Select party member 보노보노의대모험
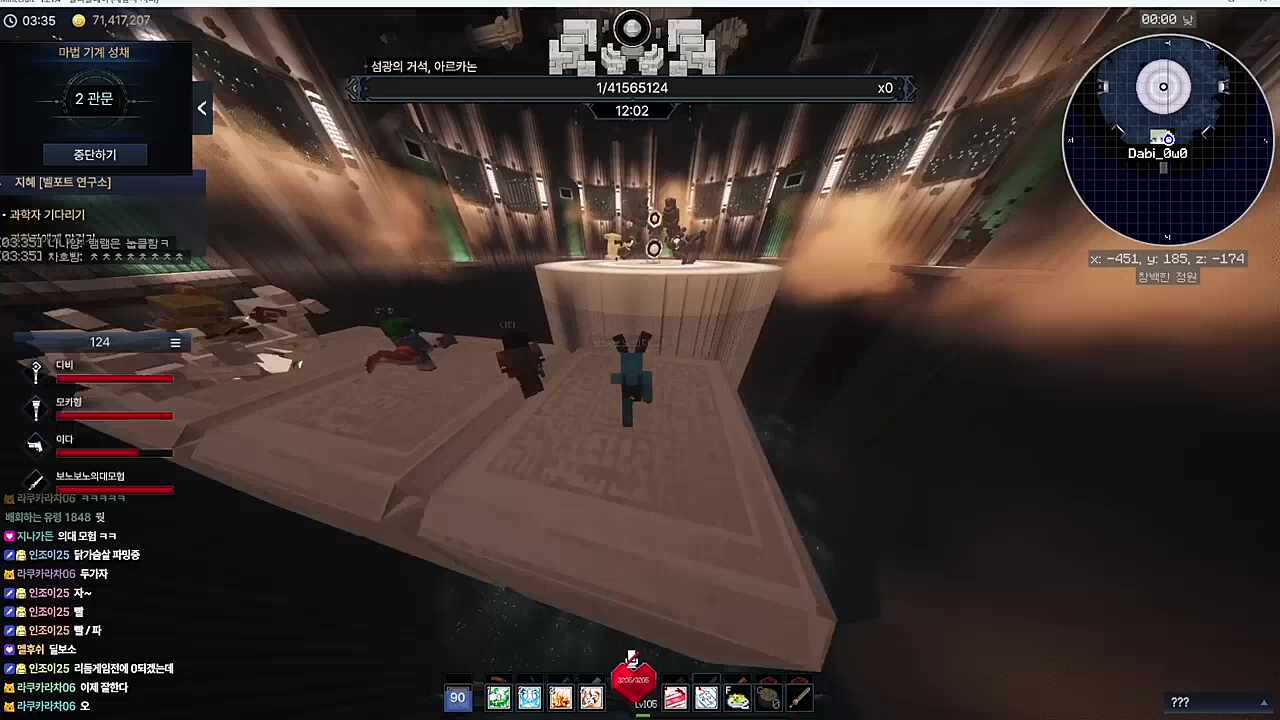This screenshot has width=1280, height=720. [90, 477]
